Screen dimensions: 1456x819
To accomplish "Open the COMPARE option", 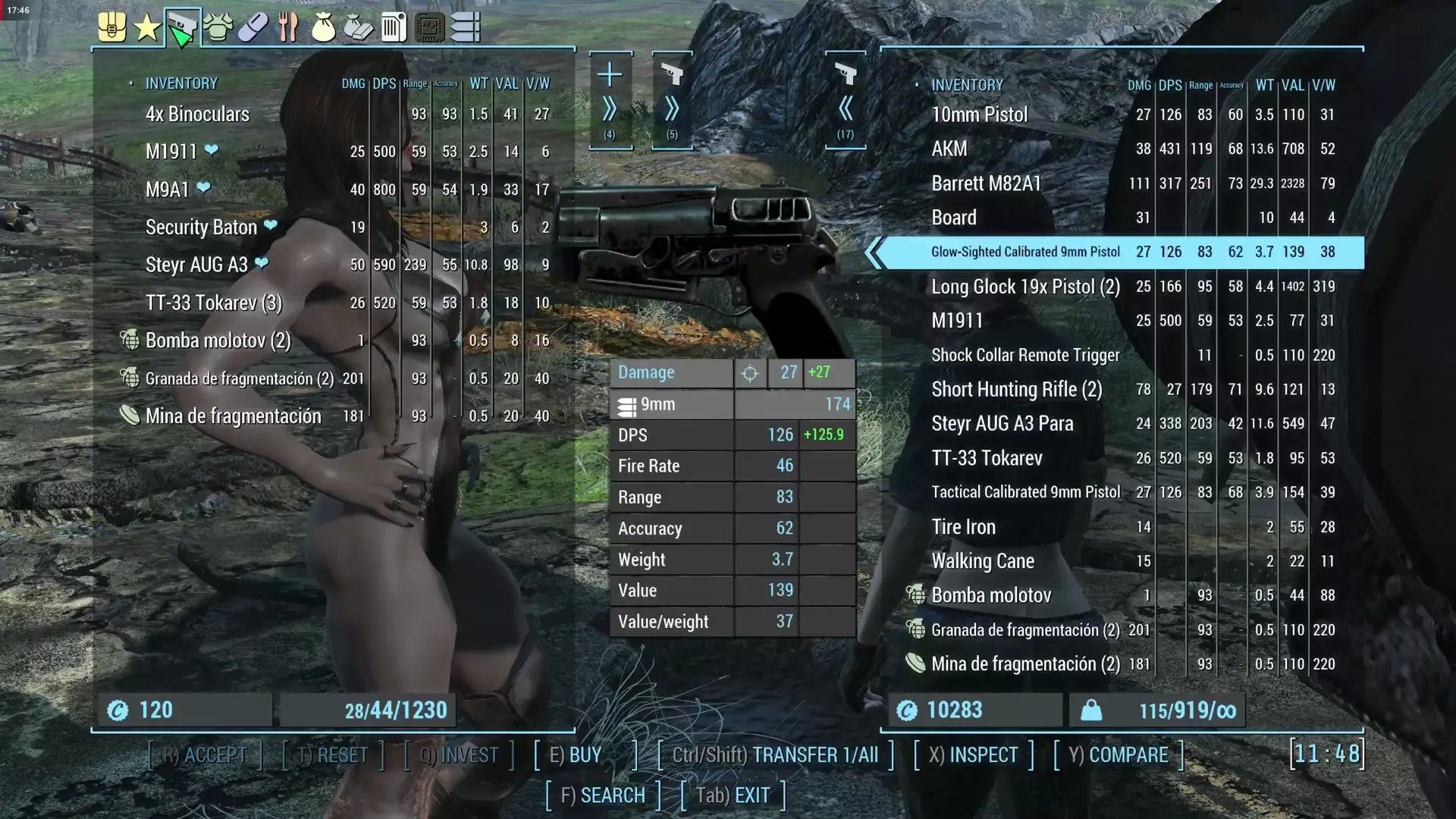I will (x=1118, y=755).
